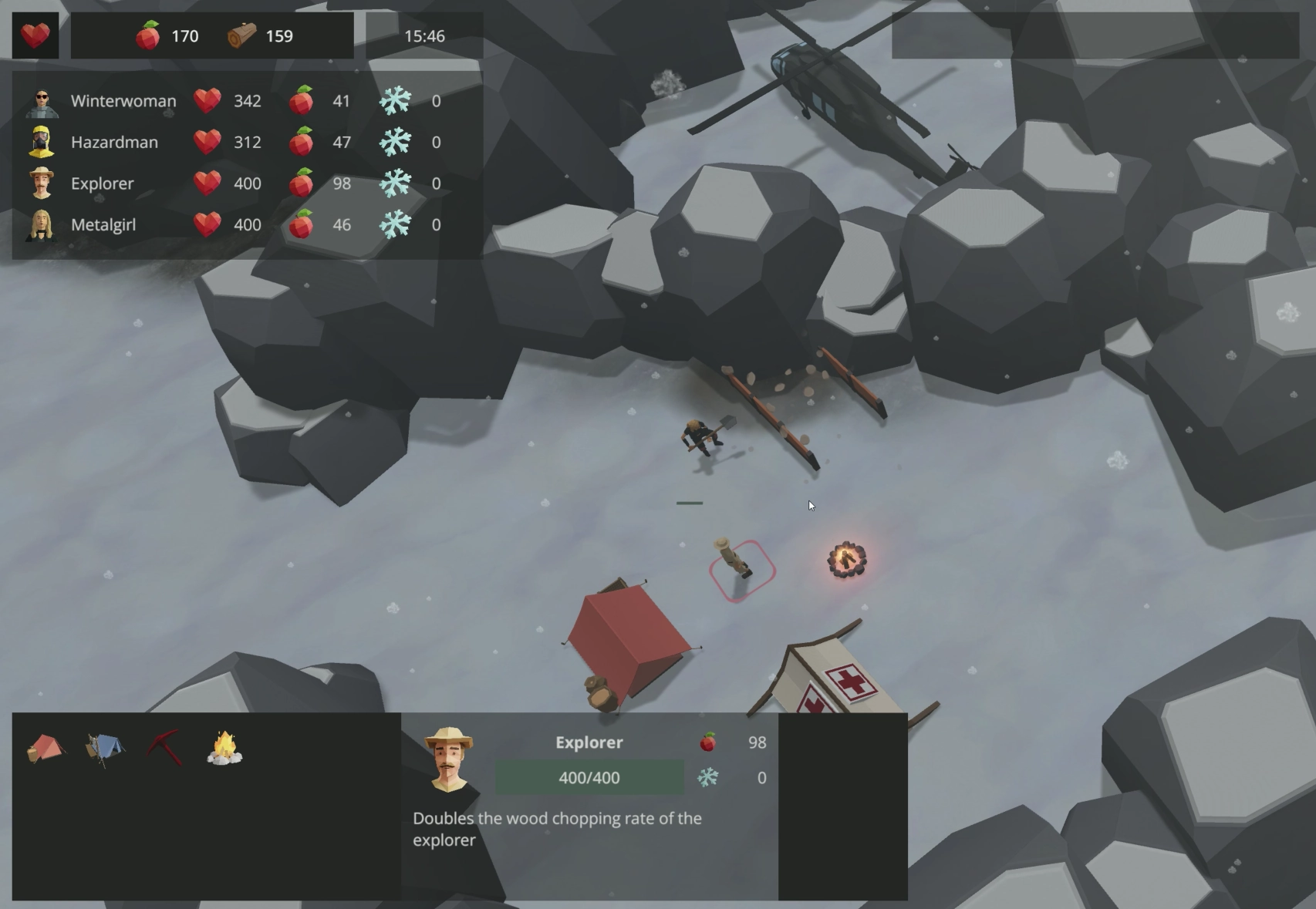Select the blue tent build icon

tap(105, 748)
